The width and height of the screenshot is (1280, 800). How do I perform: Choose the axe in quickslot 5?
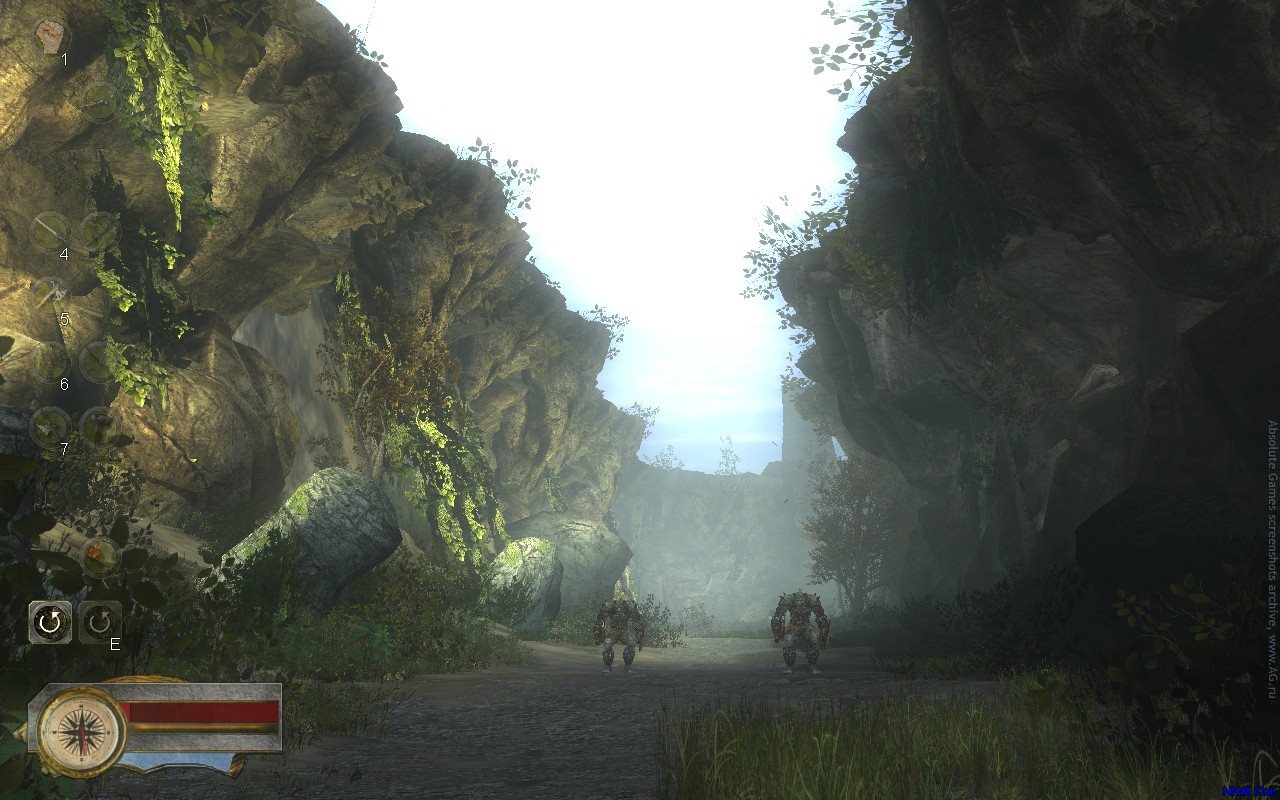tap(49, 296)
